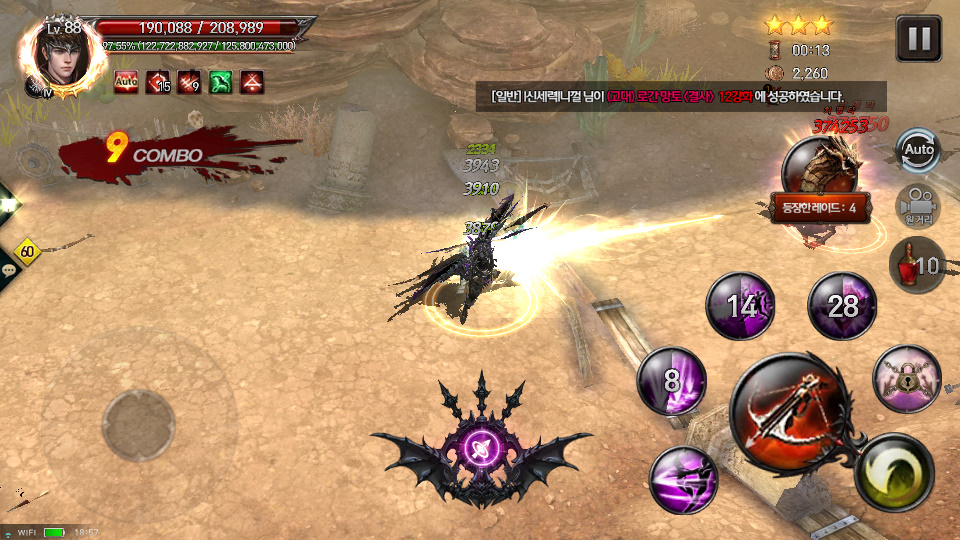Tap the chained padlock skill icon
Viewport: 960px width, 540px height.
906,378
